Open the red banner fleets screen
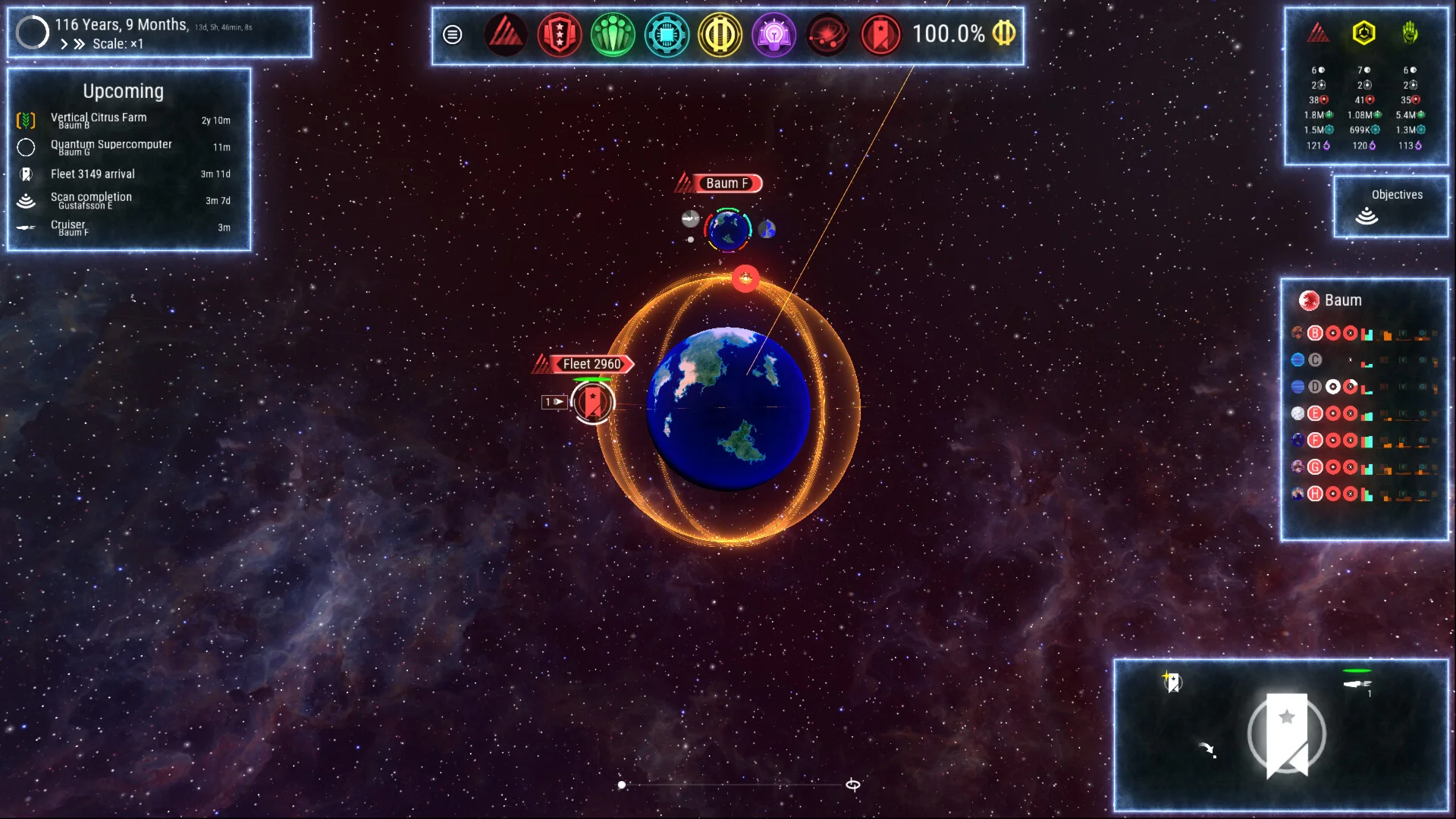 (881, 35)
